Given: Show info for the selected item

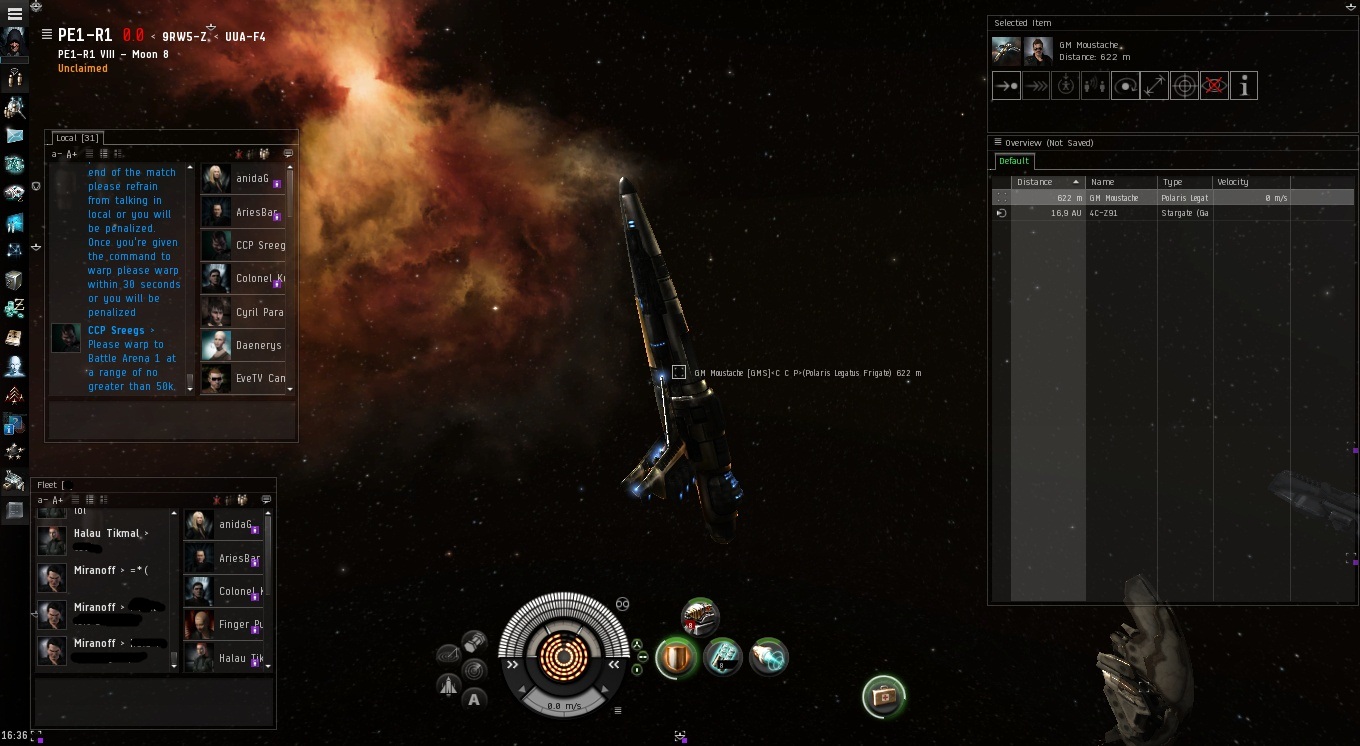Looking at the screenshot, I should pyautogui.click(x=1244, y=86).
